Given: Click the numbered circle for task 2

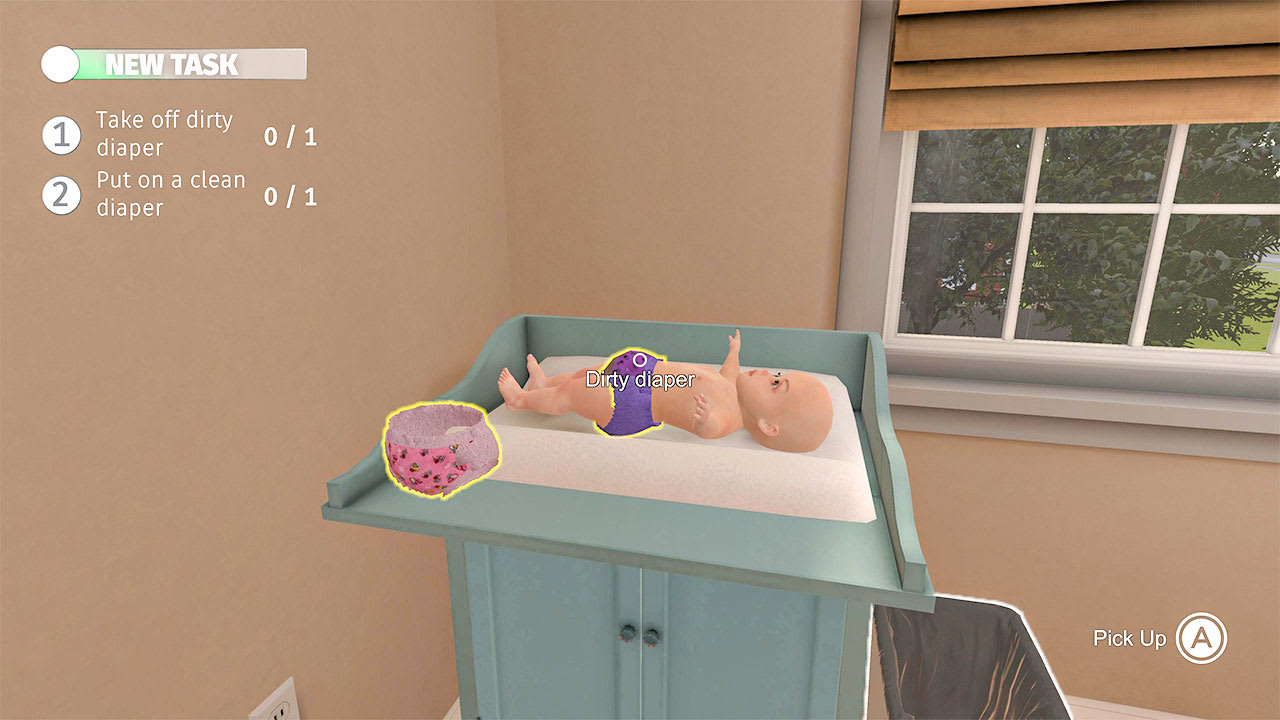Looking at the screenshot, I should [62, 194].
